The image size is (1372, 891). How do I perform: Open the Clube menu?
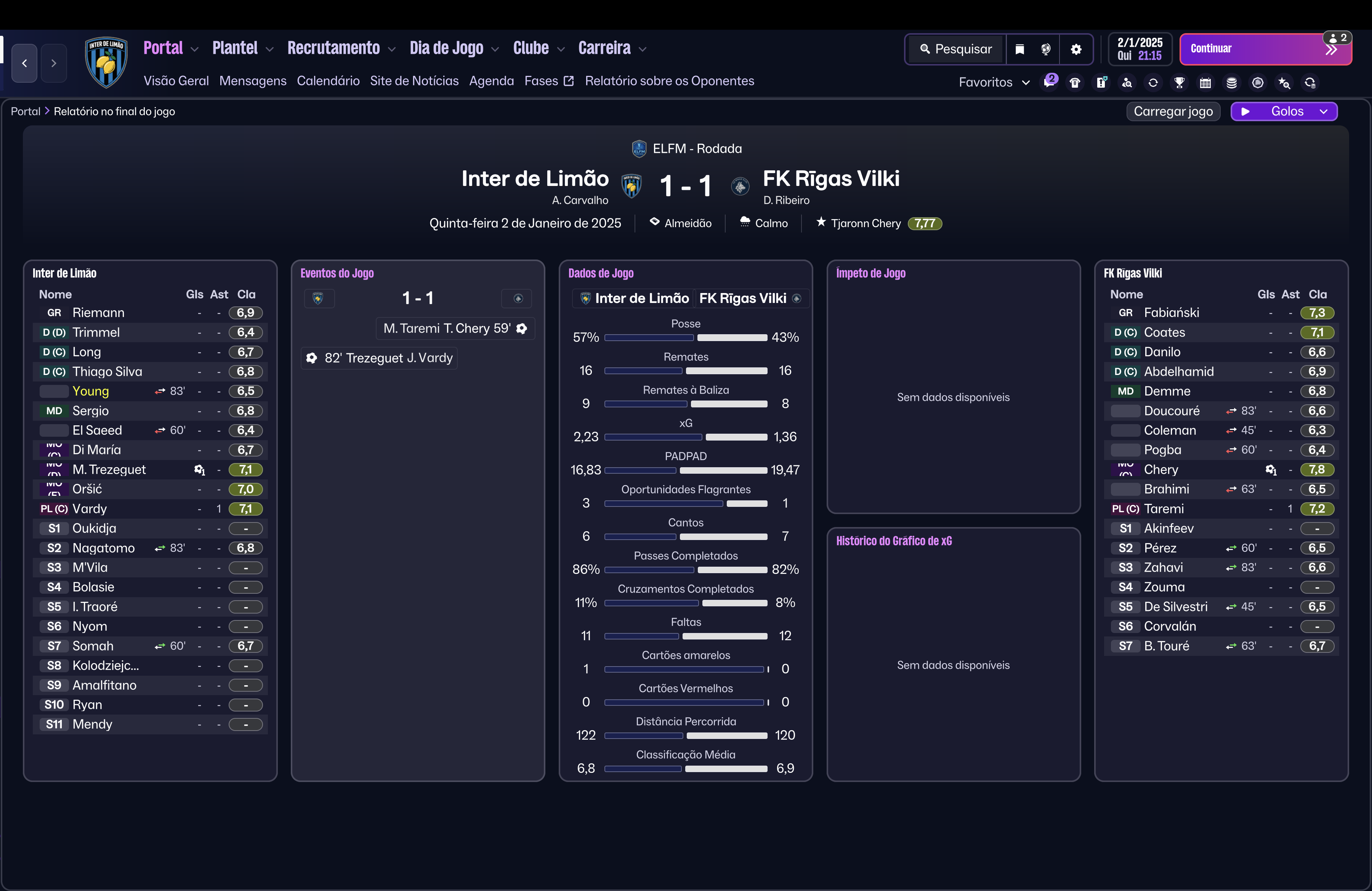pos(538,48)
